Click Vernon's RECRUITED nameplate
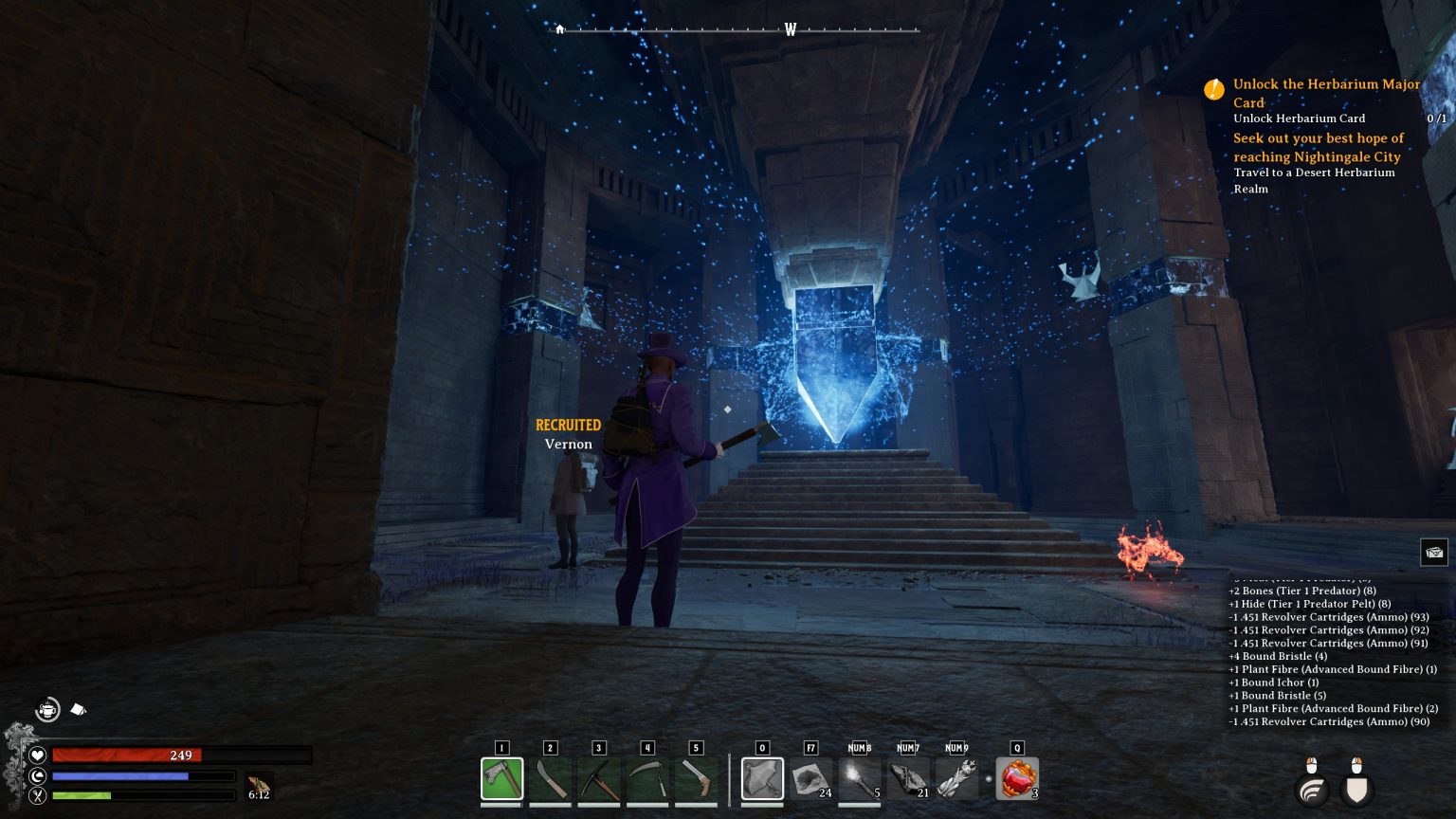 568,425
